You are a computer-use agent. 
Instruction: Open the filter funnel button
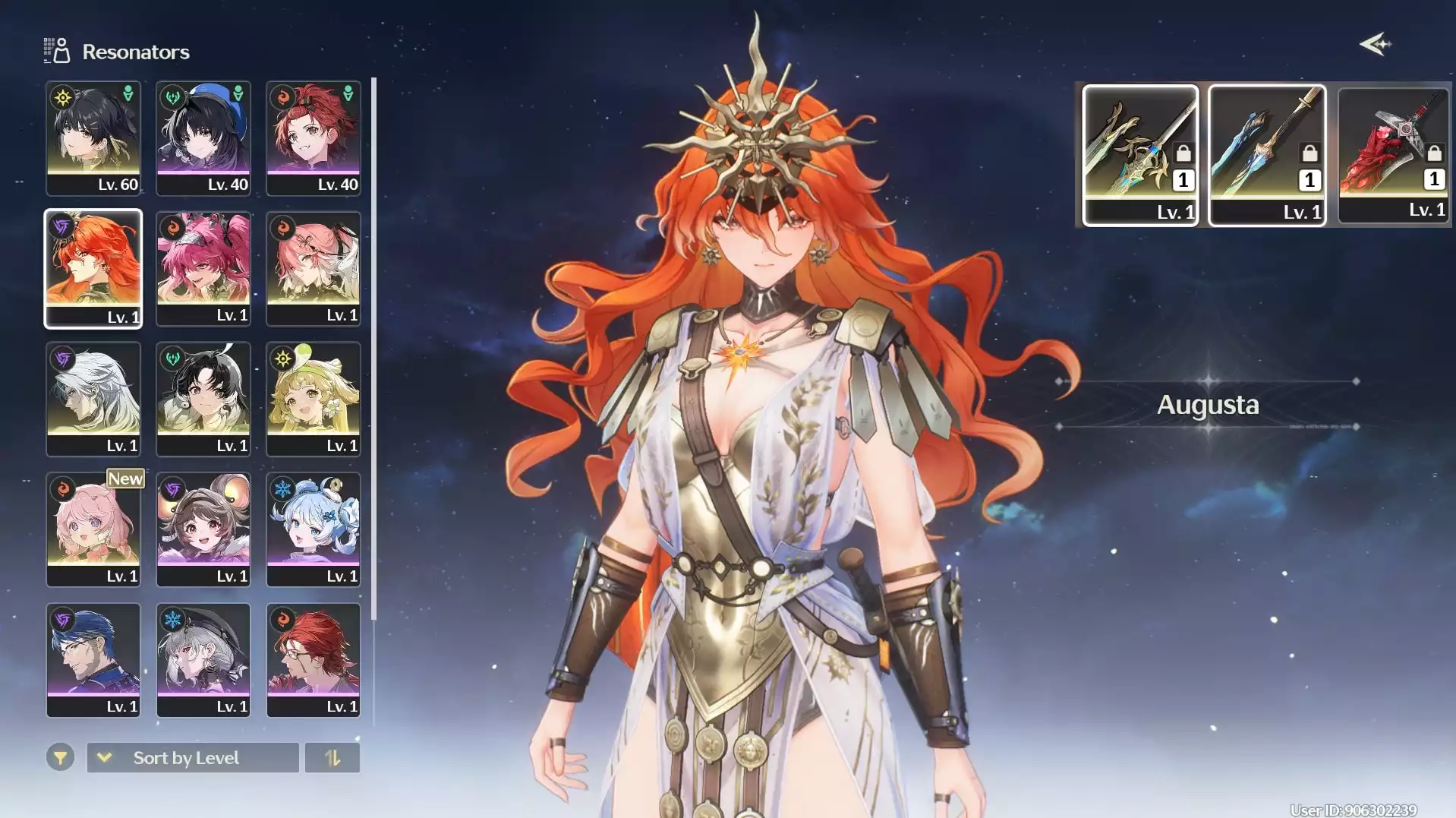[60, 757]
